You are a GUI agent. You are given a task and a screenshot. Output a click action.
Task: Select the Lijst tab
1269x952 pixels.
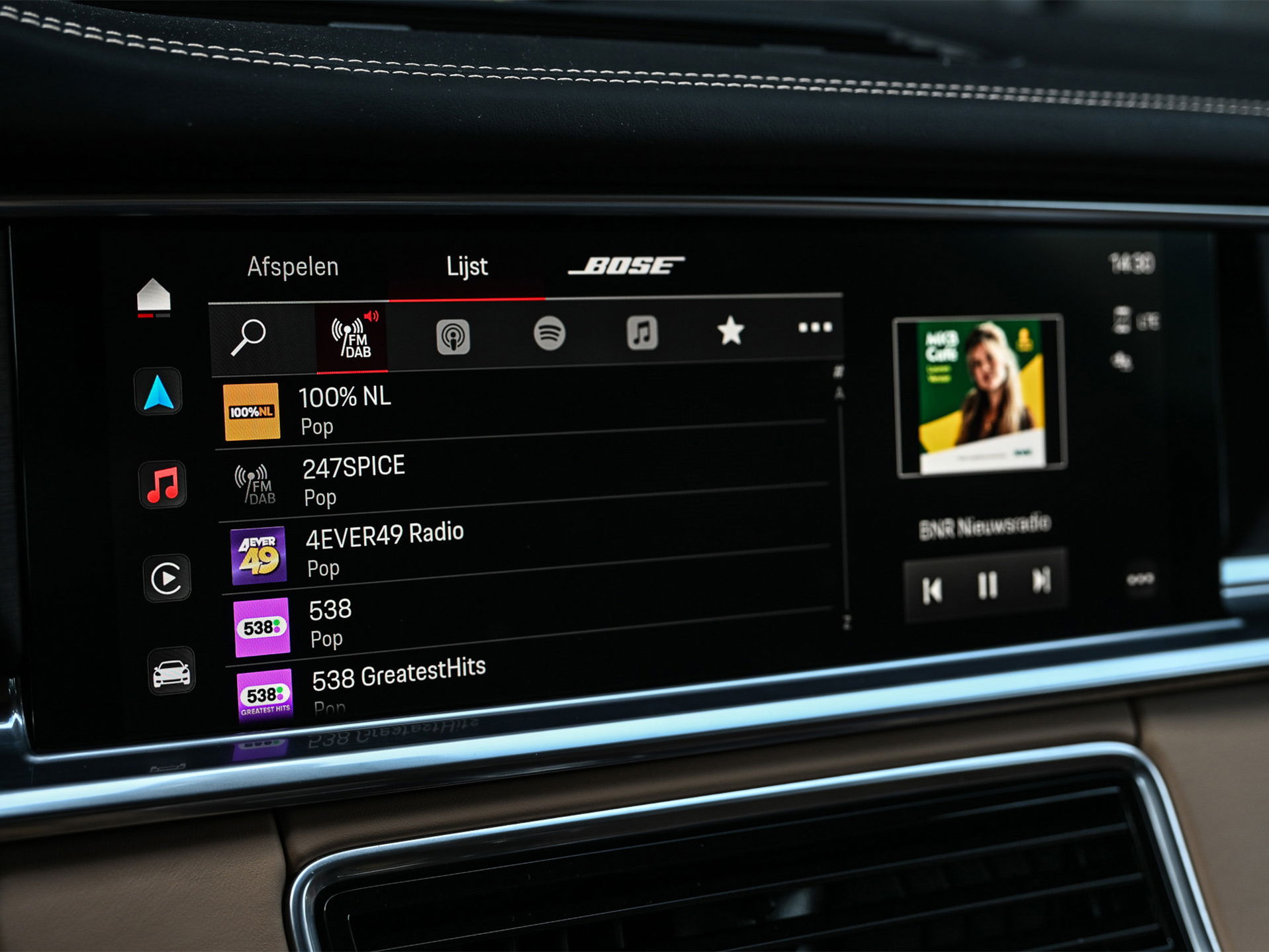(467, 267)
